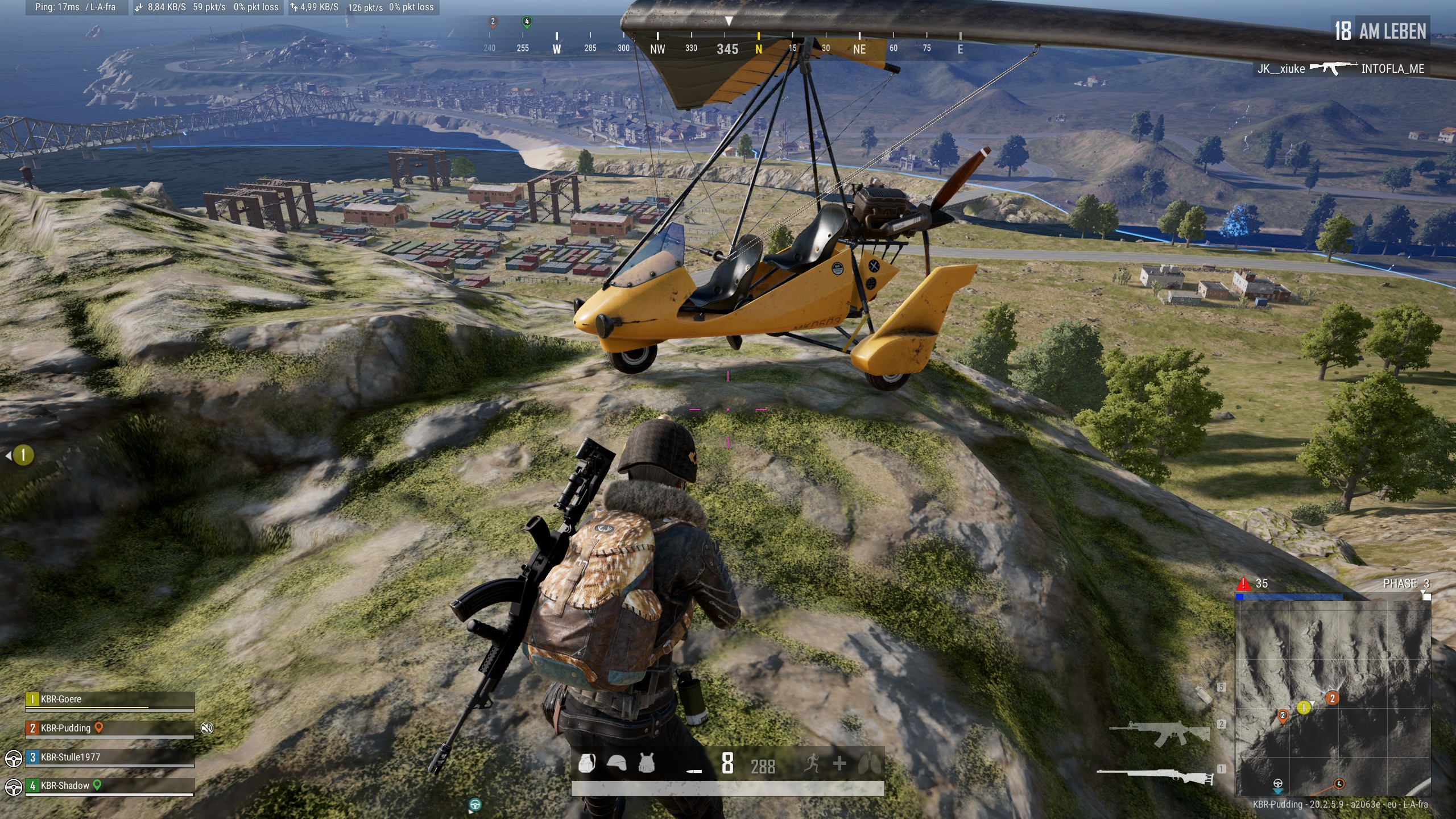Choose KBR-Stulle1977 from the squad list

click(71, 757)
